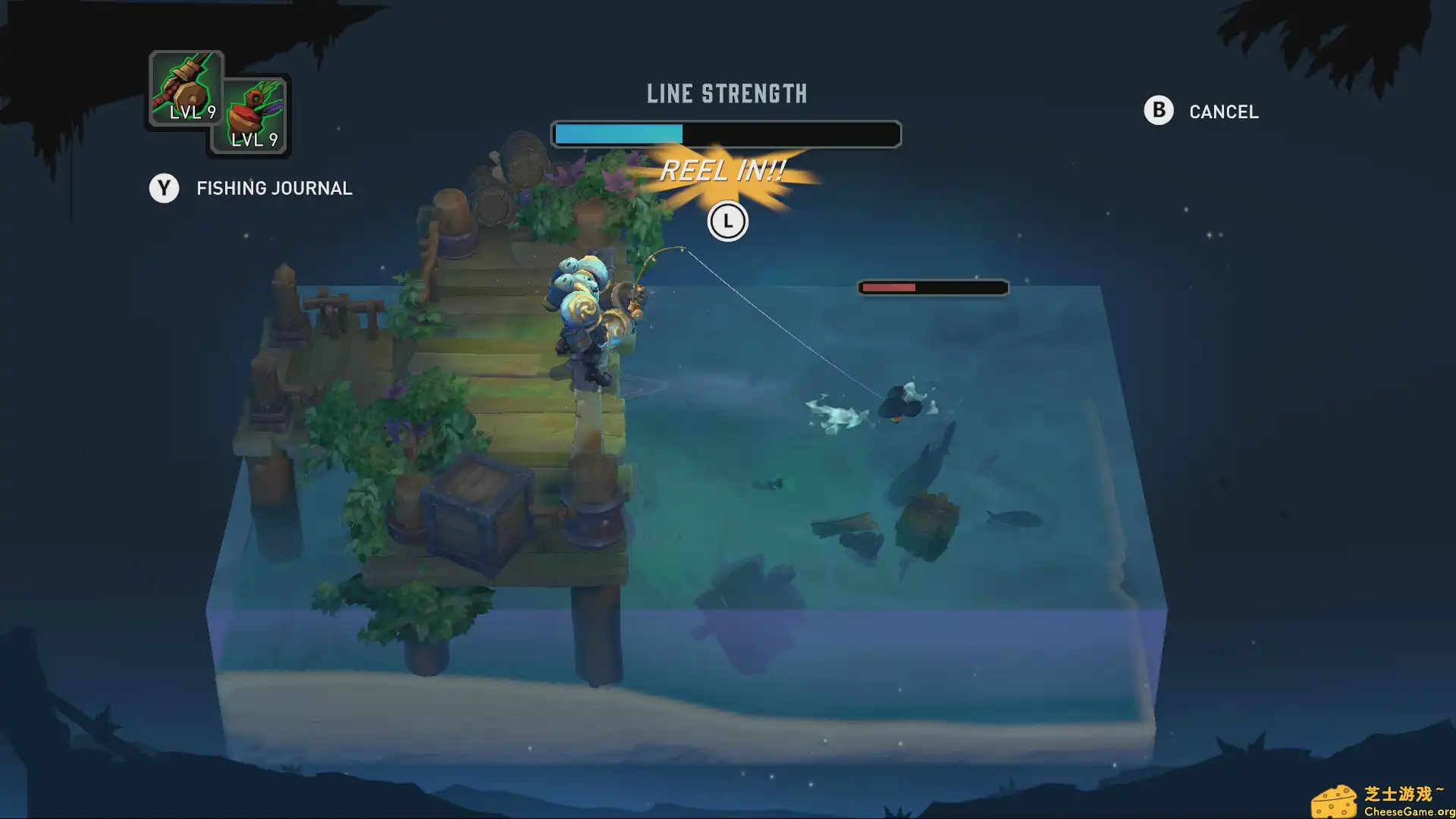
Task: Click the Y button icon
Action: [164, 188]
